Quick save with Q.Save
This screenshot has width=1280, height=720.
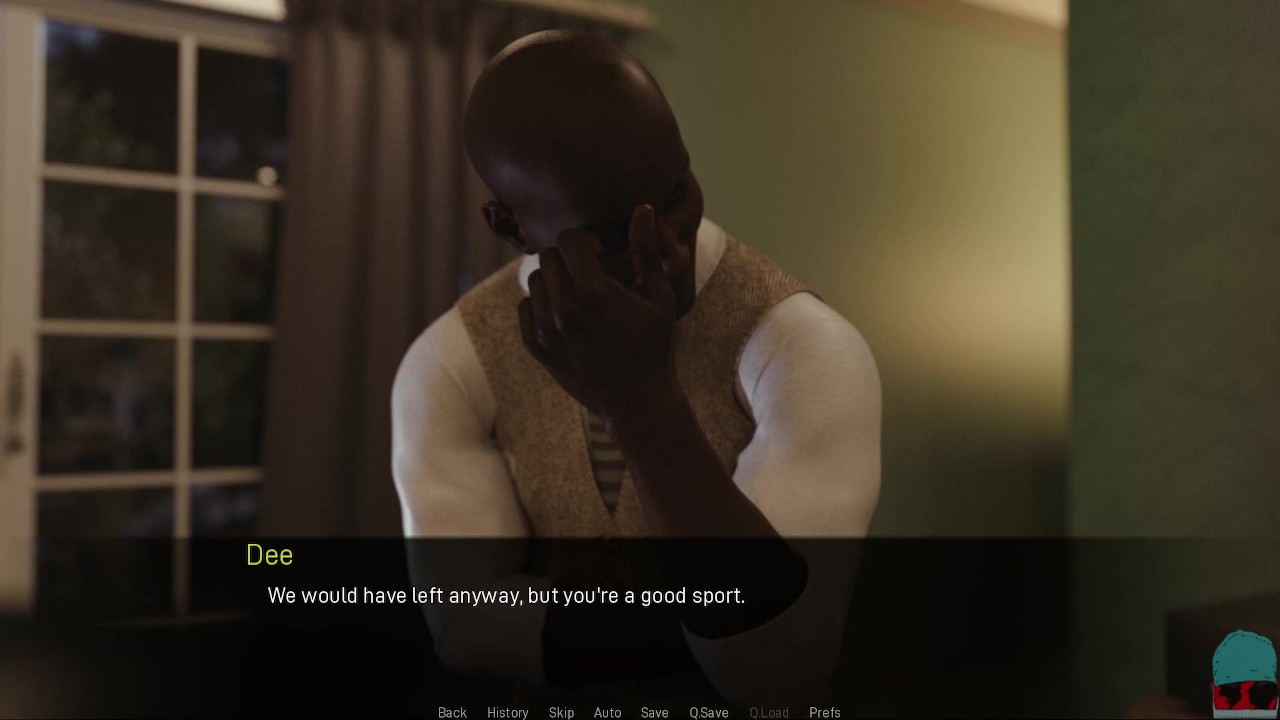tap(708, 712)
